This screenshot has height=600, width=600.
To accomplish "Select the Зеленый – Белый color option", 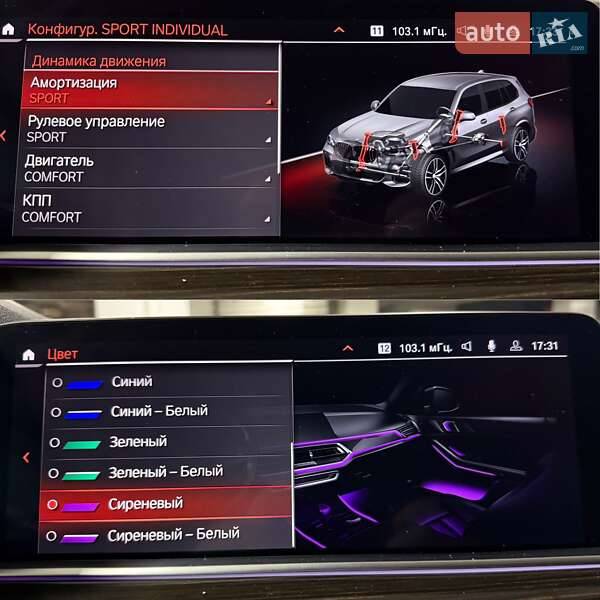I will click(x=165, y=471).
